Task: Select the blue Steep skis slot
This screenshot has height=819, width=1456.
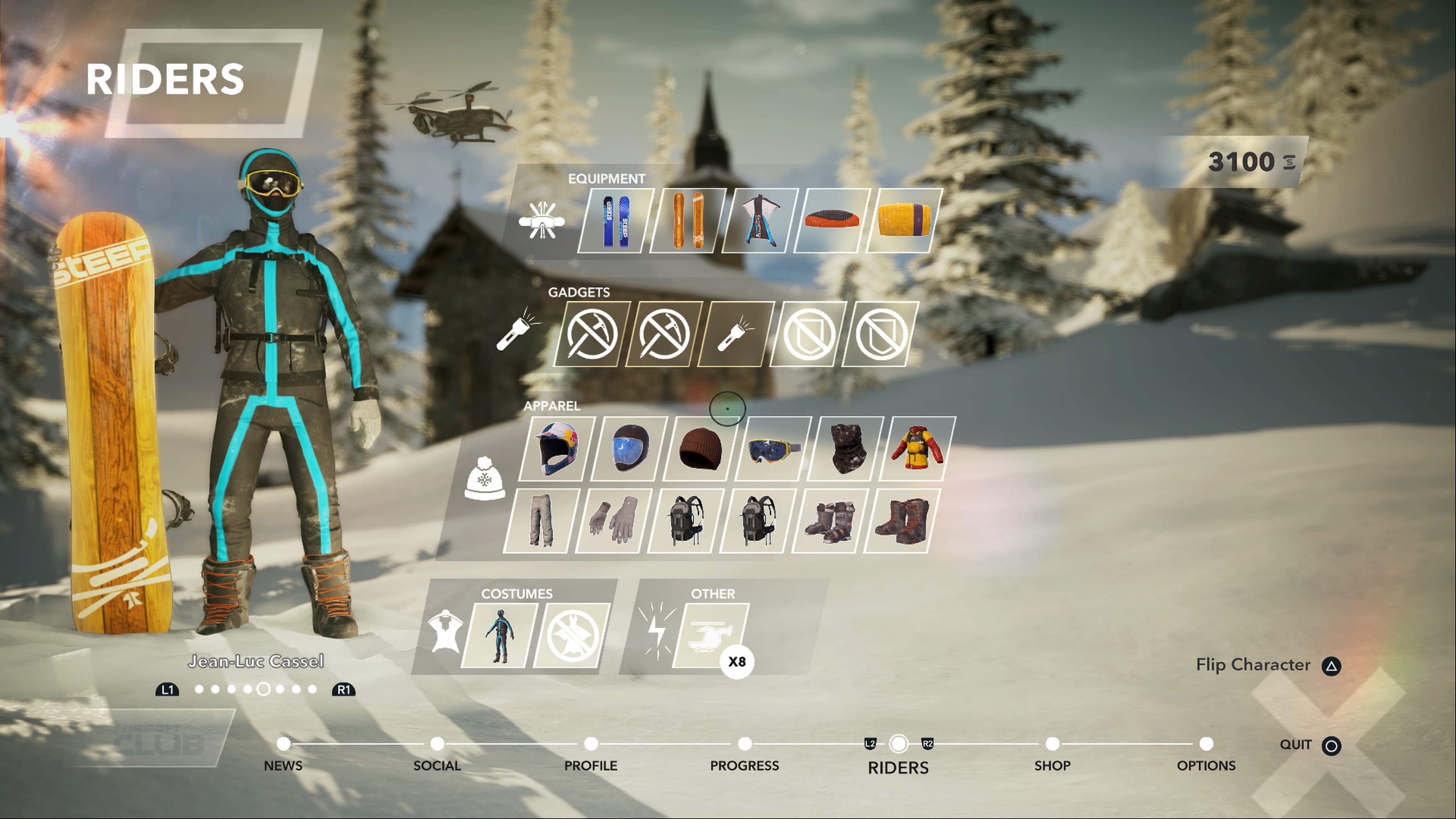Action: pos(615,221)
